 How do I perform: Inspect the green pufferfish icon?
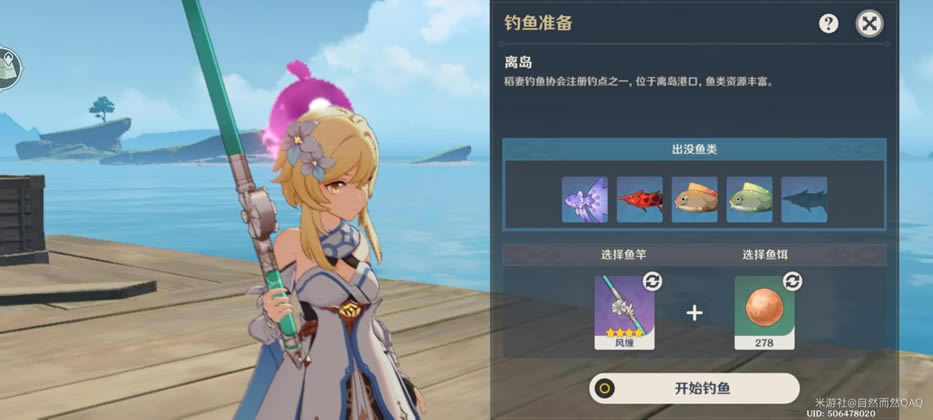(749, 199)
